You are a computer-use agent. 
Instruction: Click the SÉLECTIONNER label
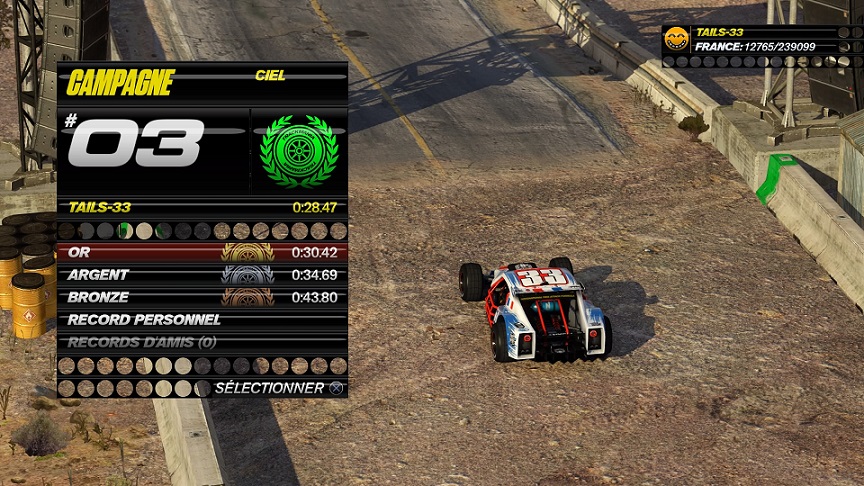[x=269, y=388]
